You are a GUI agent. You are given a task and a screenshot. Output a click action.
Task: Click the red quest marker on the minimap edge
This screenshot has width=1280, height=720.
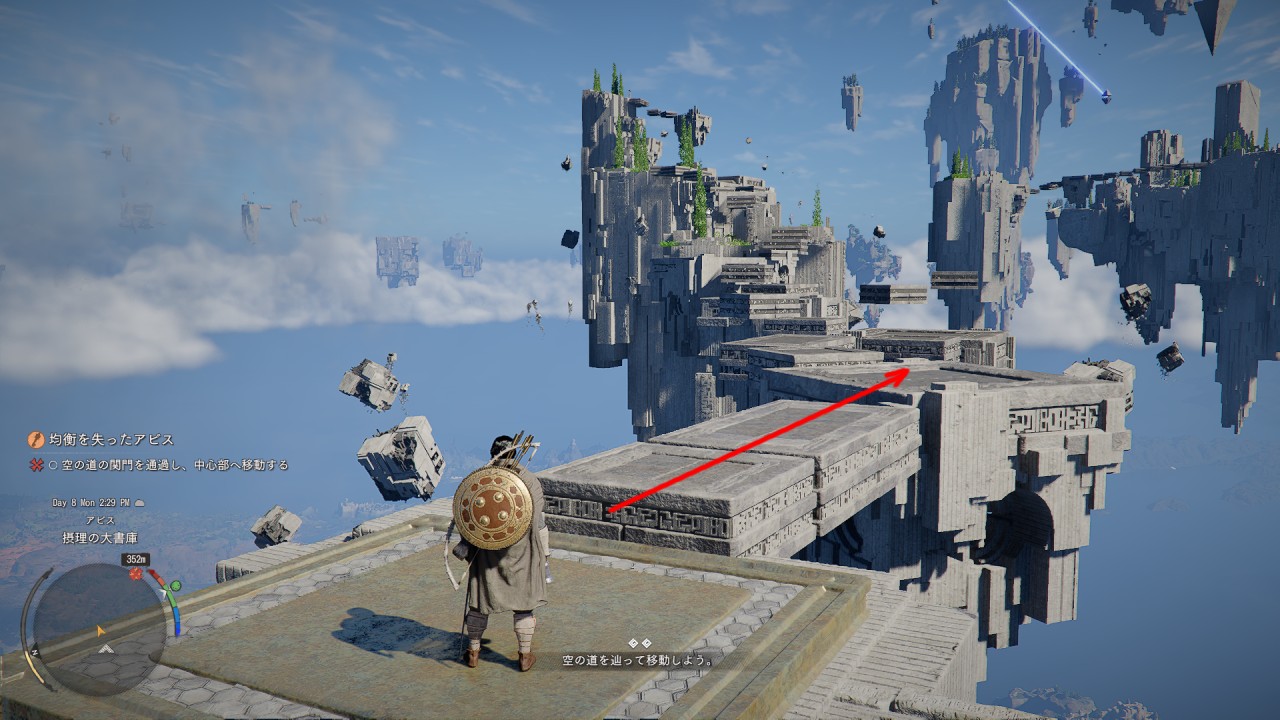[x=136, y=574]
